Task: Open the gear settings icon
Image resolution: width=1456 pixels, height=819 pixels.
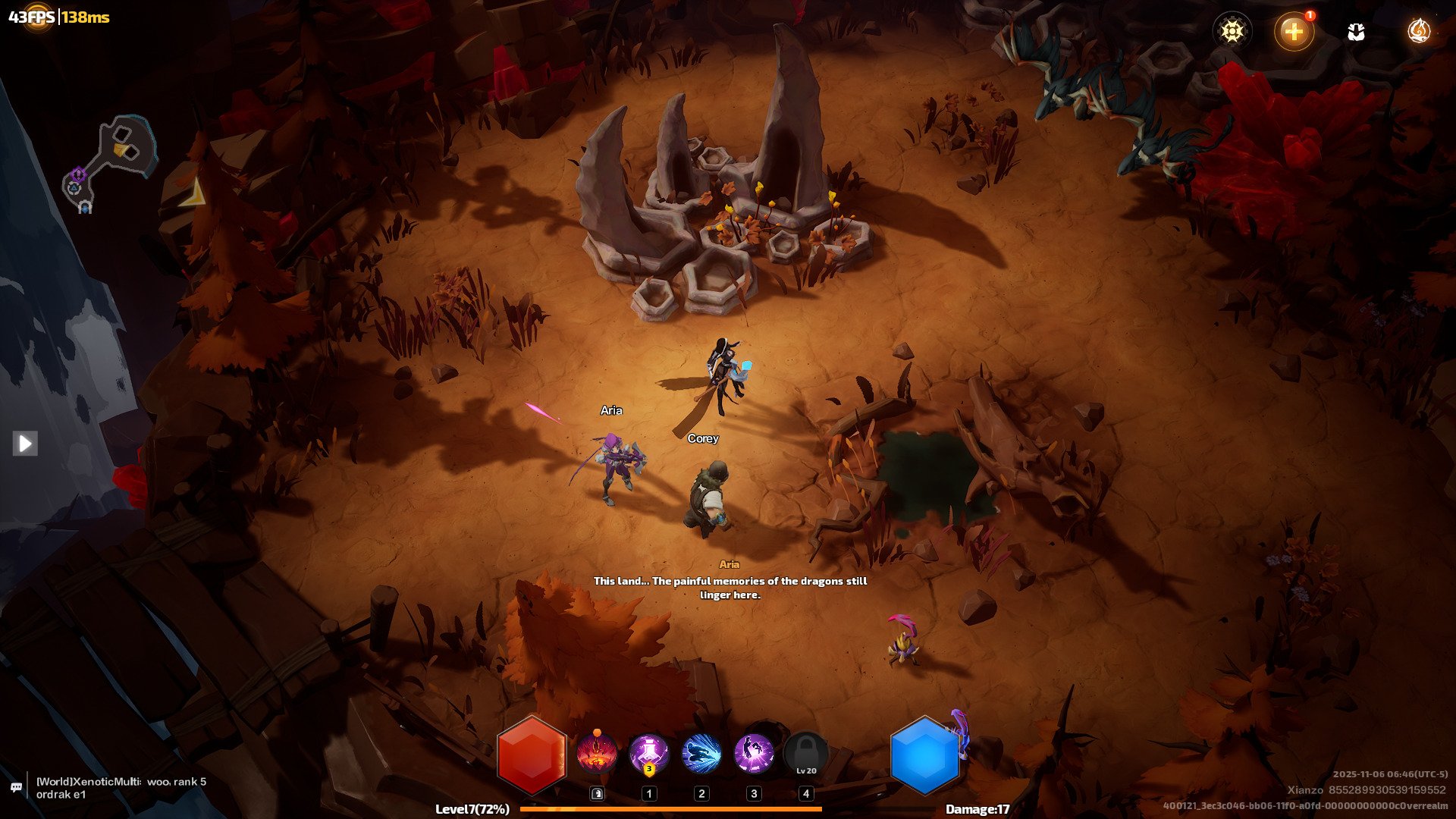Action: tap(1232, 31)
